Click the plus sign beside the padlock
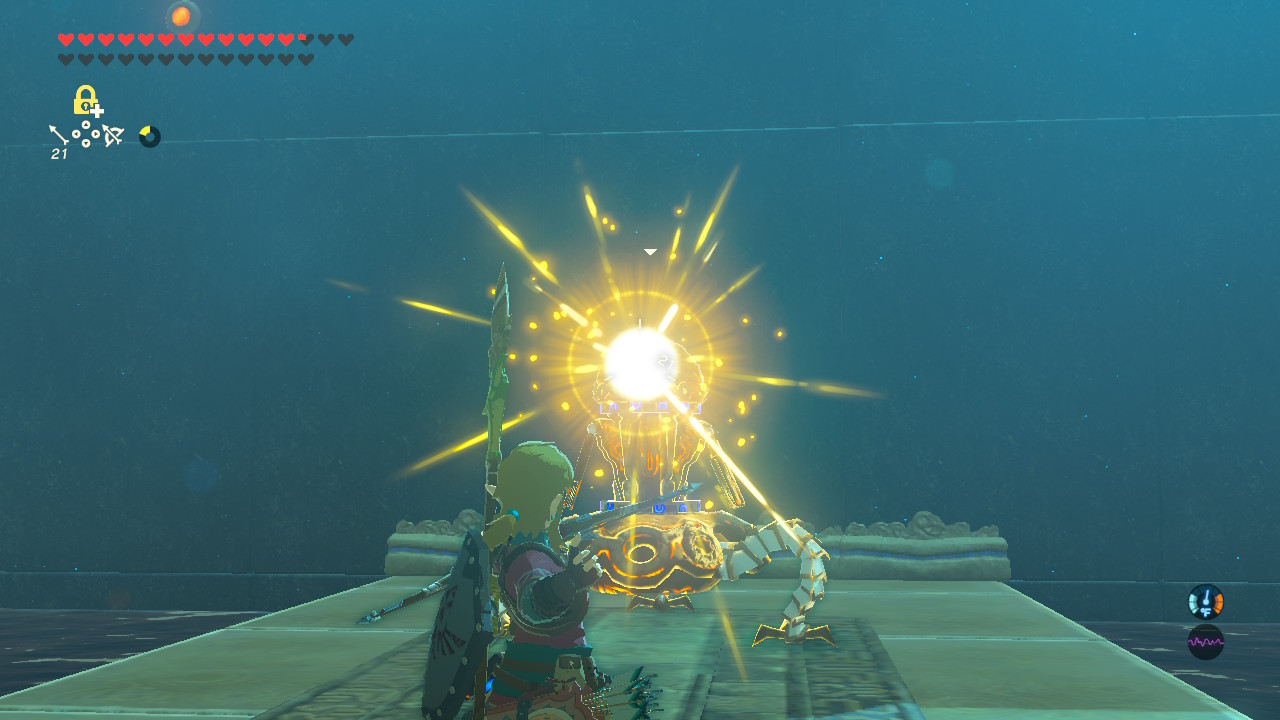The image size is (1280, 720). click(x=96, y=111)
